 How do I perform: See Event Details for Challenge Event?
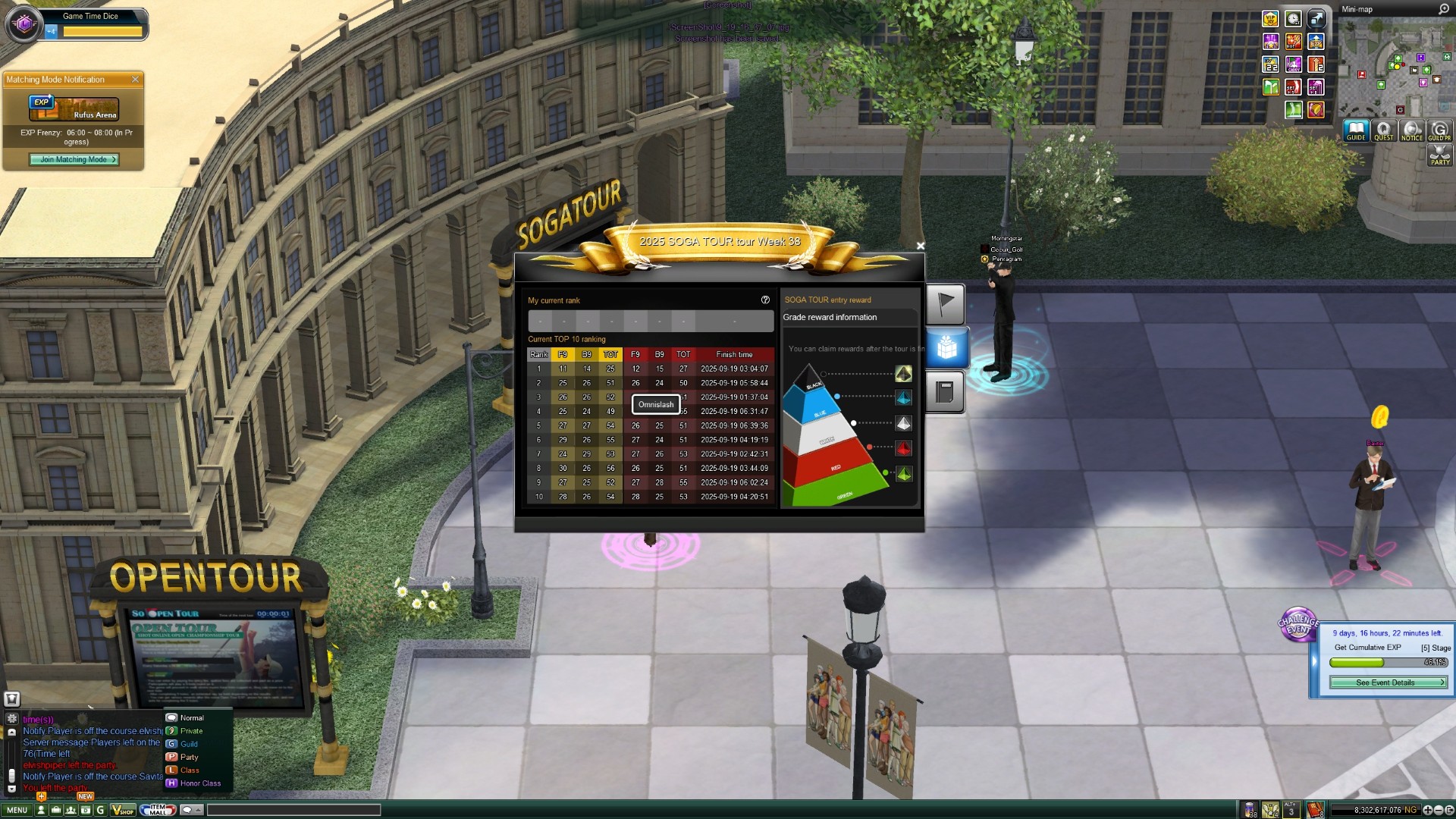click(x=1388, y=682)
